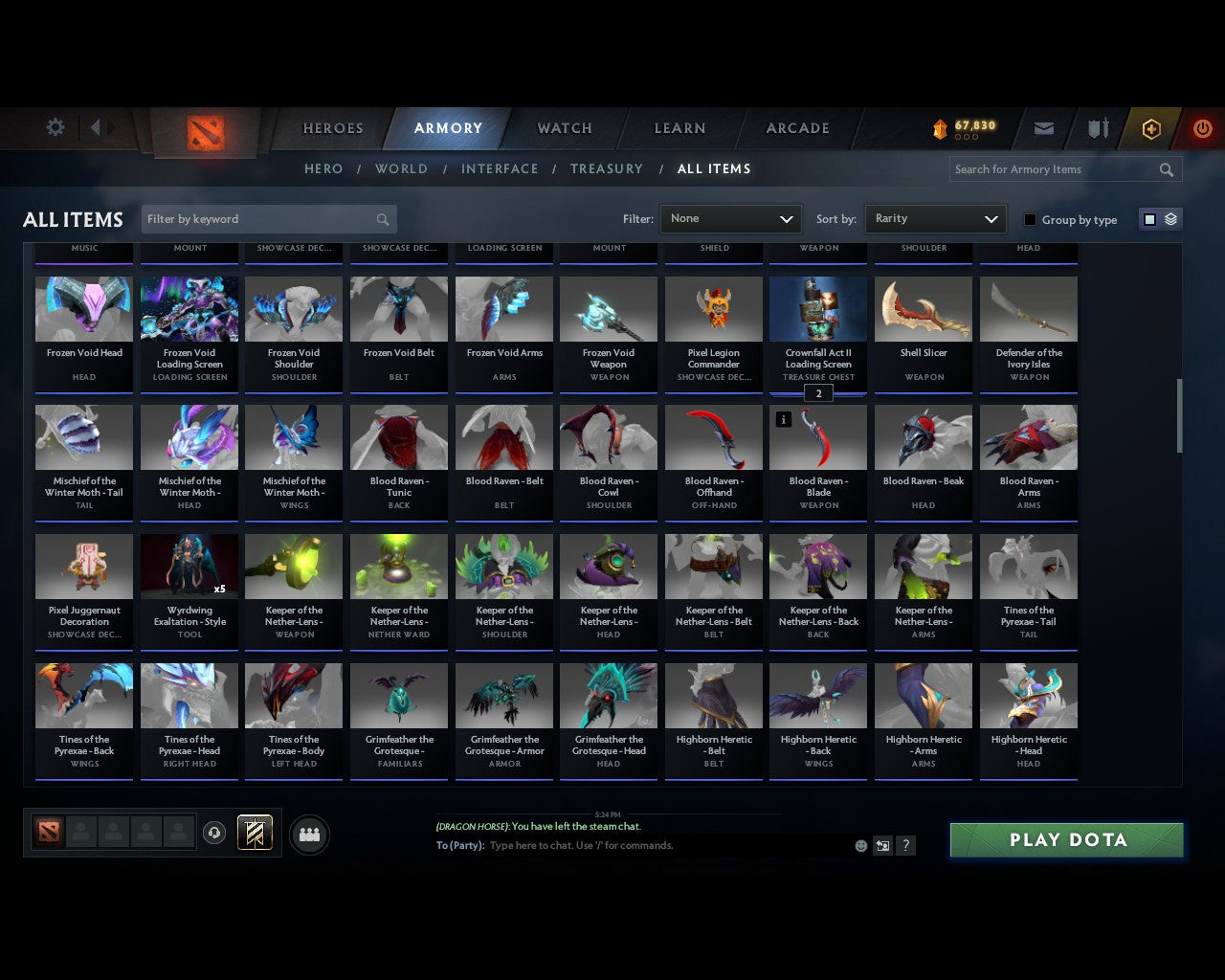Open the Dota Plus hexagon icon
This screenshot has height=980, width=1225.
click(x=1151, y=128)
